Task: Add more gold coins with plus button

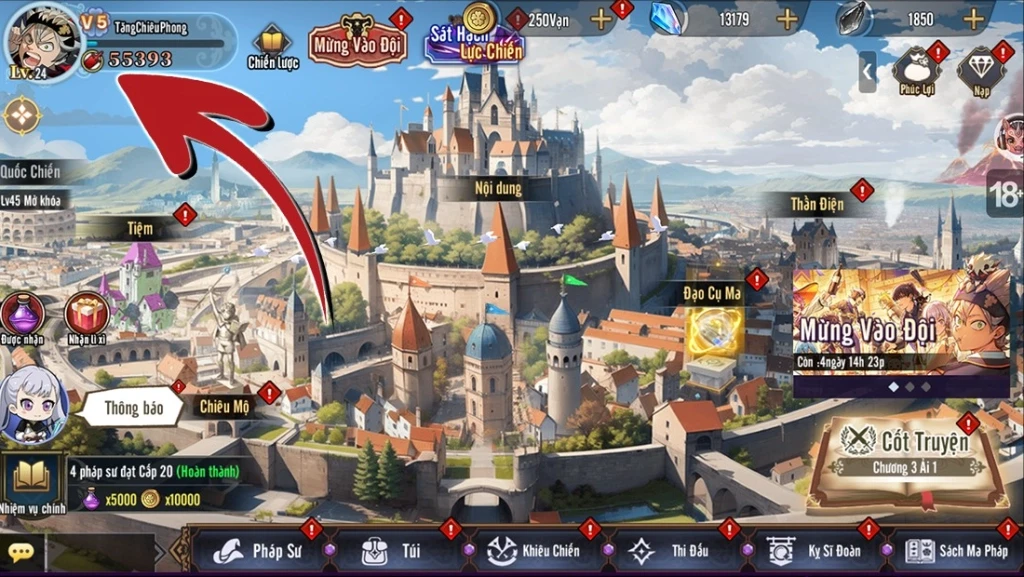Action: click(x=600, y=19)
